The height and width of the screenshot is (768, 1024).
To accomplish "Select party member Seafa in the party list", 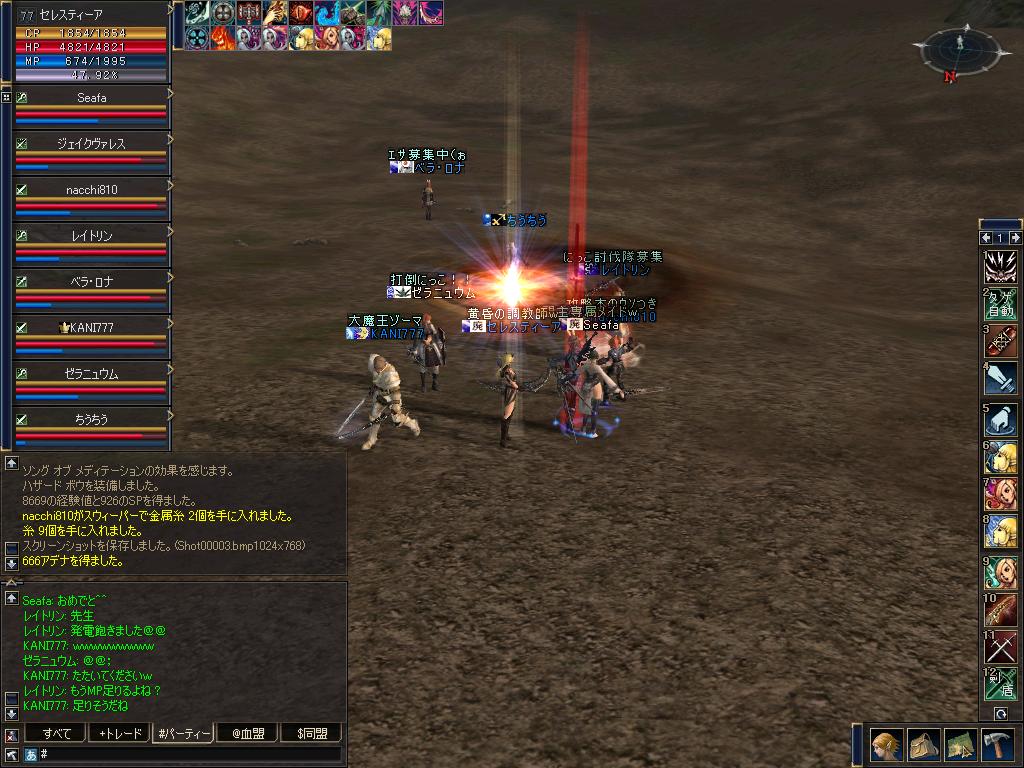I will [x=91, y=99].
